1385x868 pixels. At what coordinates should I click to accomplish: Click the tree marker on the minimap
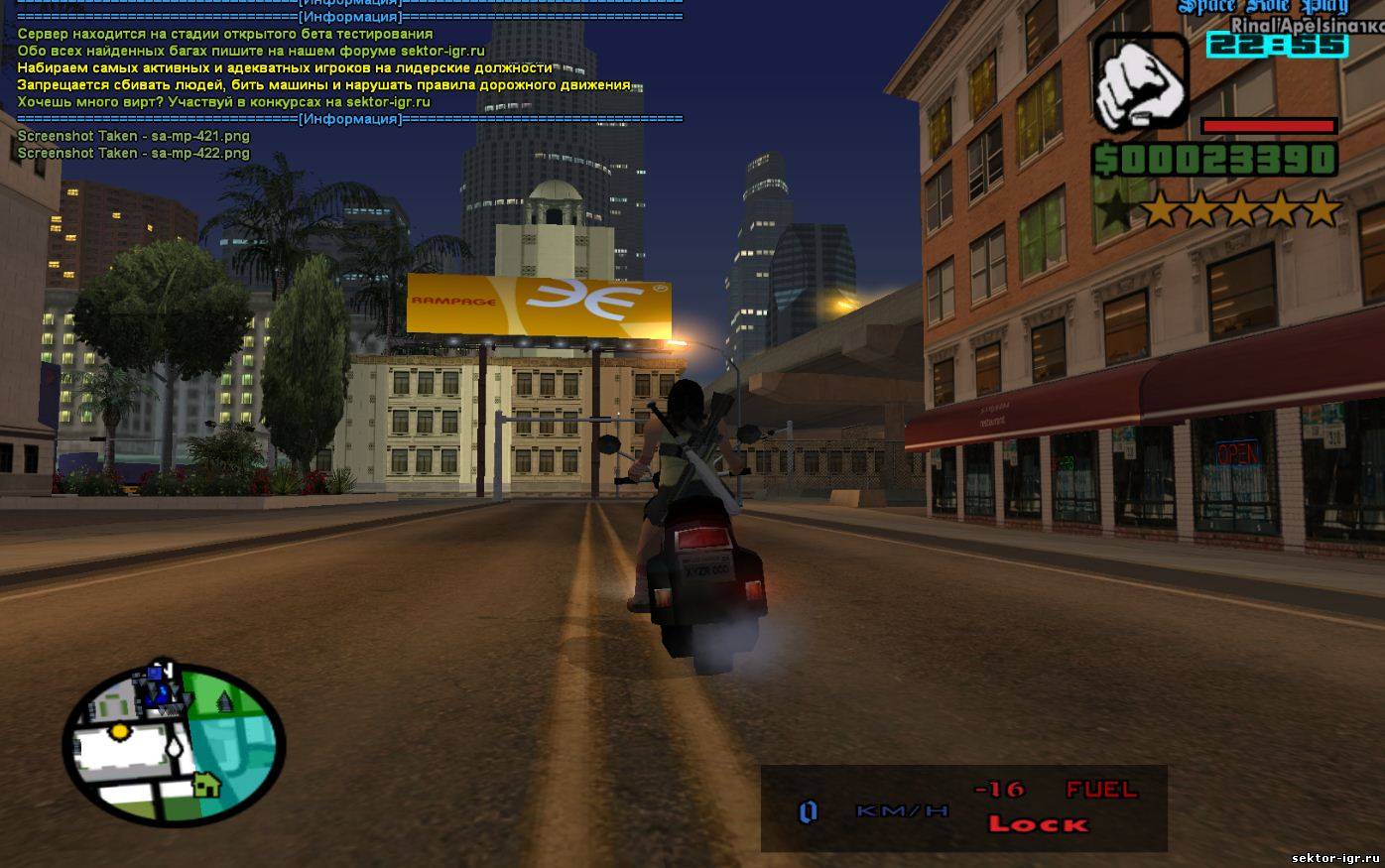[224, 700]
